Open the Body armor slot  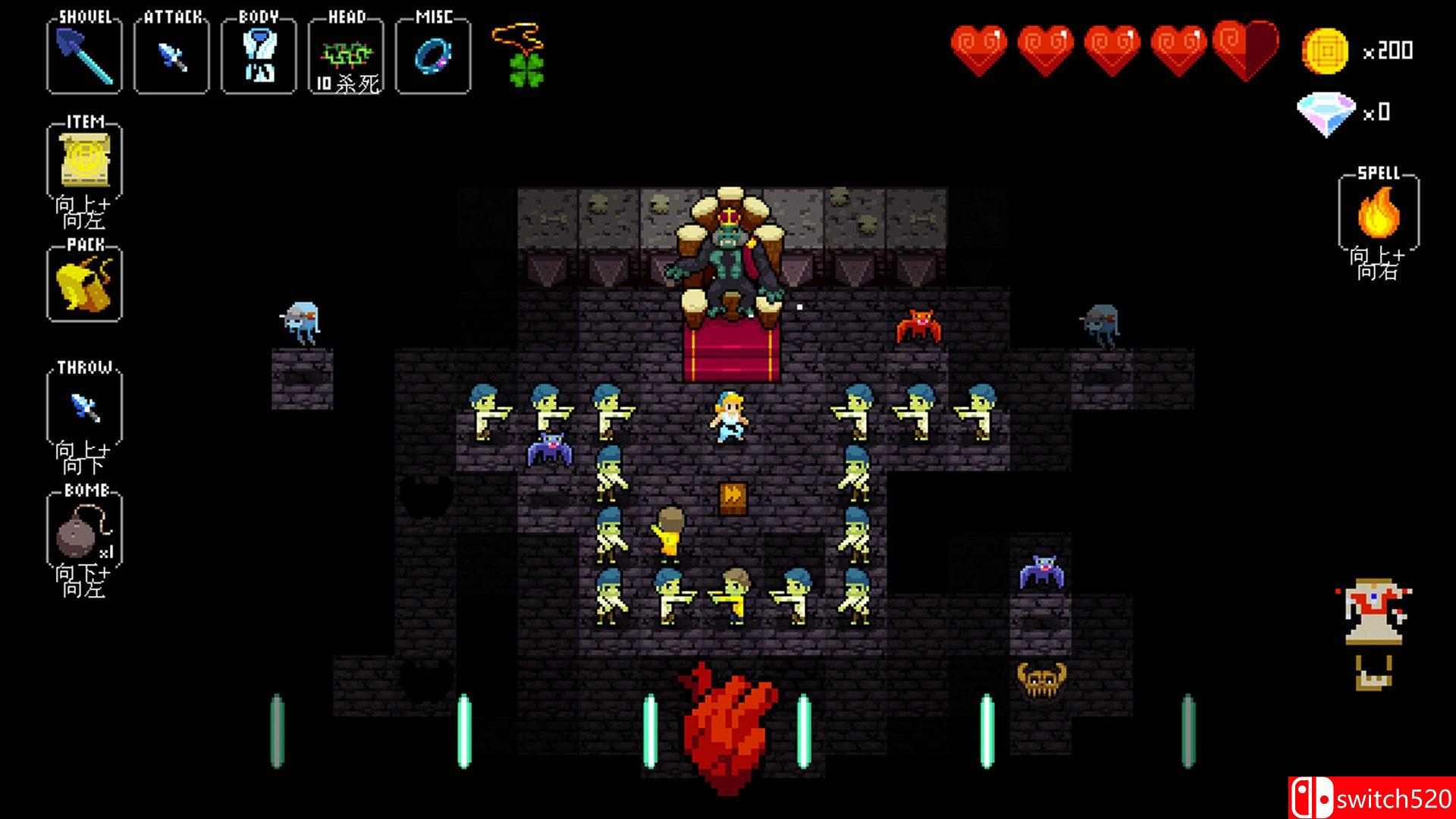coord(258,55)
